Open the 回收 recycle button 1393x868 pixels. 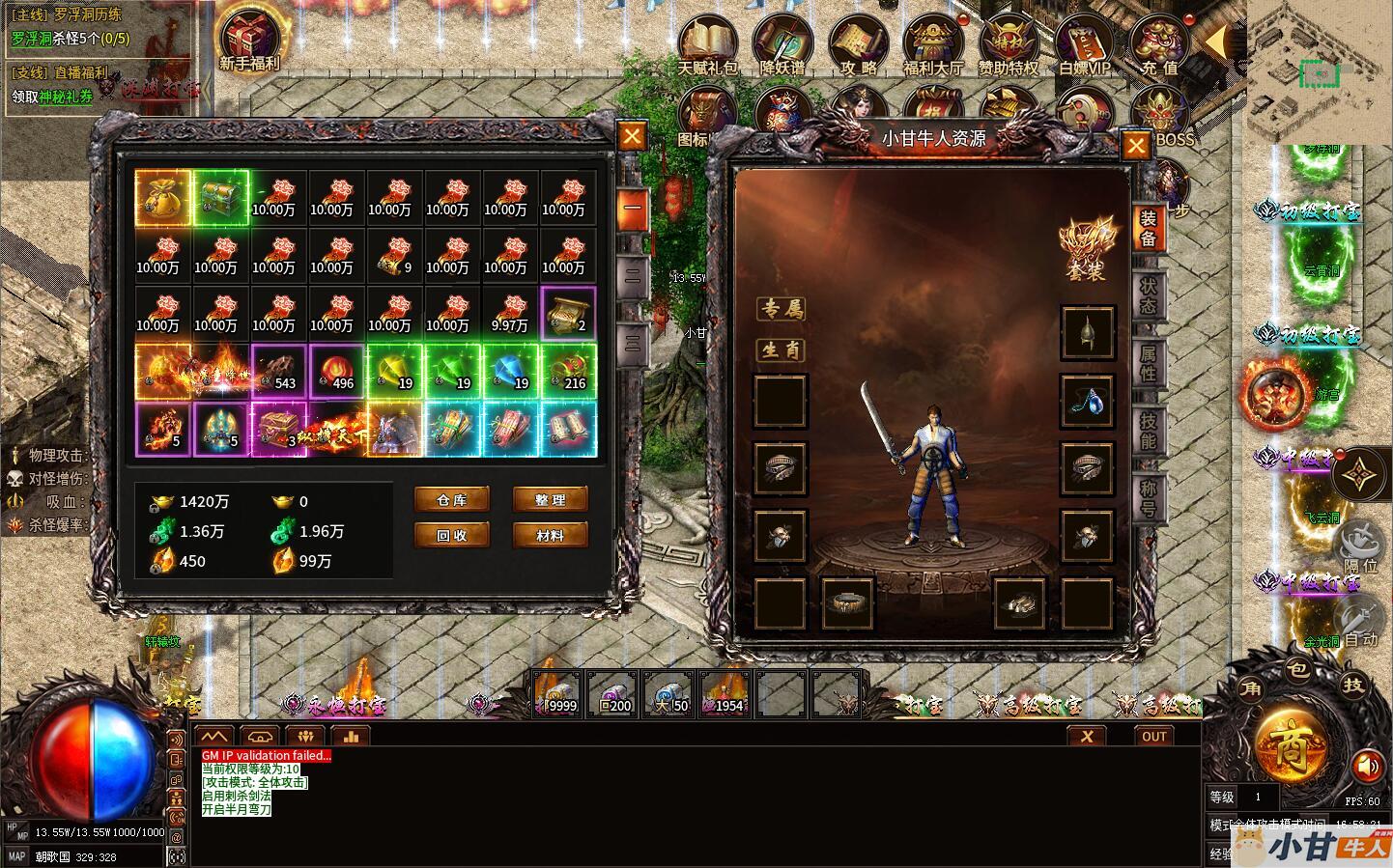coord(452,535)
